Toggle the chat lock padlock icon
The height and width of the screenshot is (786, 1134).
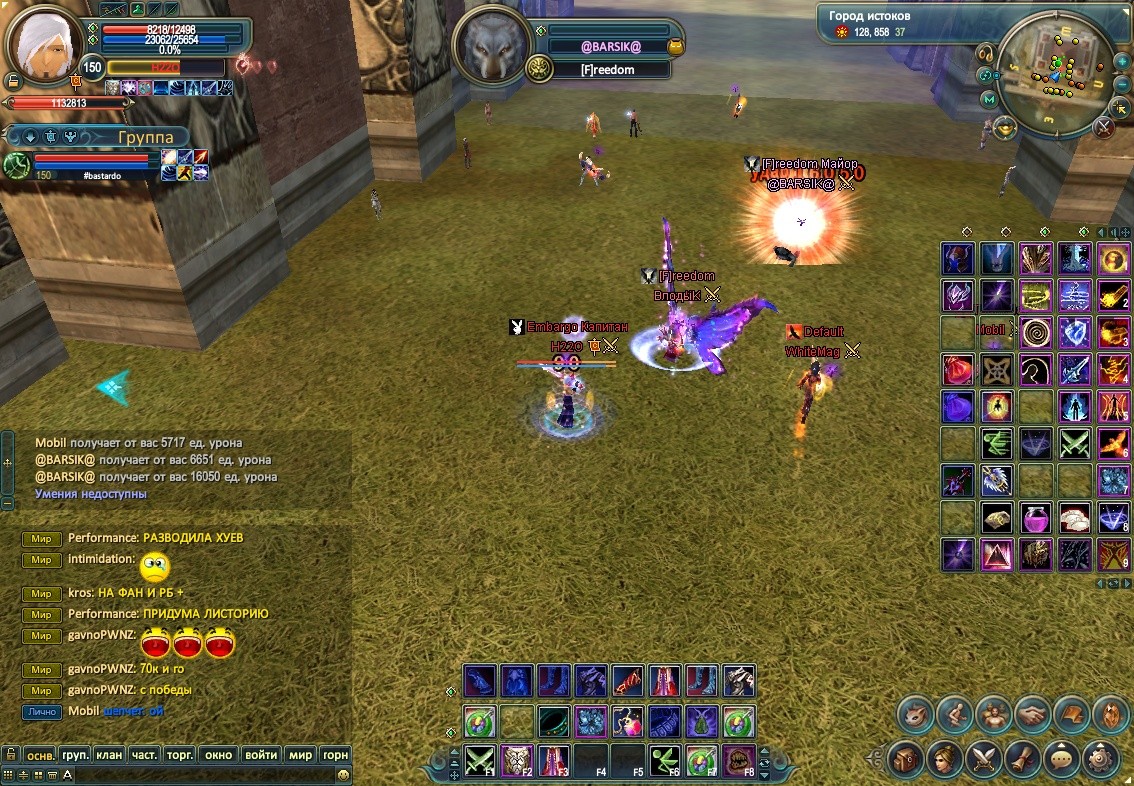click(x=10, y=755)
